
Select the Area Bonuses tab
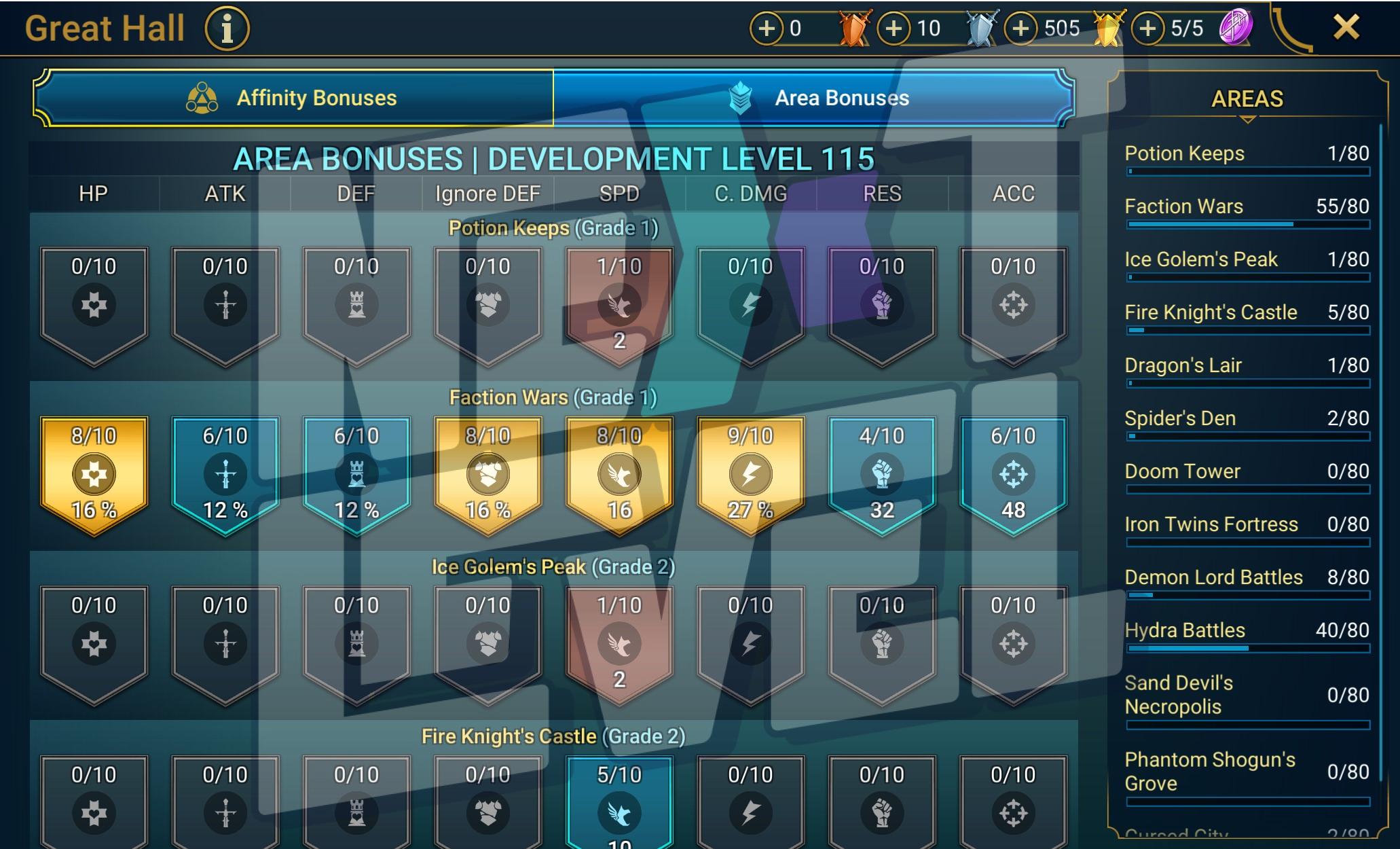[x=813, y=98]
